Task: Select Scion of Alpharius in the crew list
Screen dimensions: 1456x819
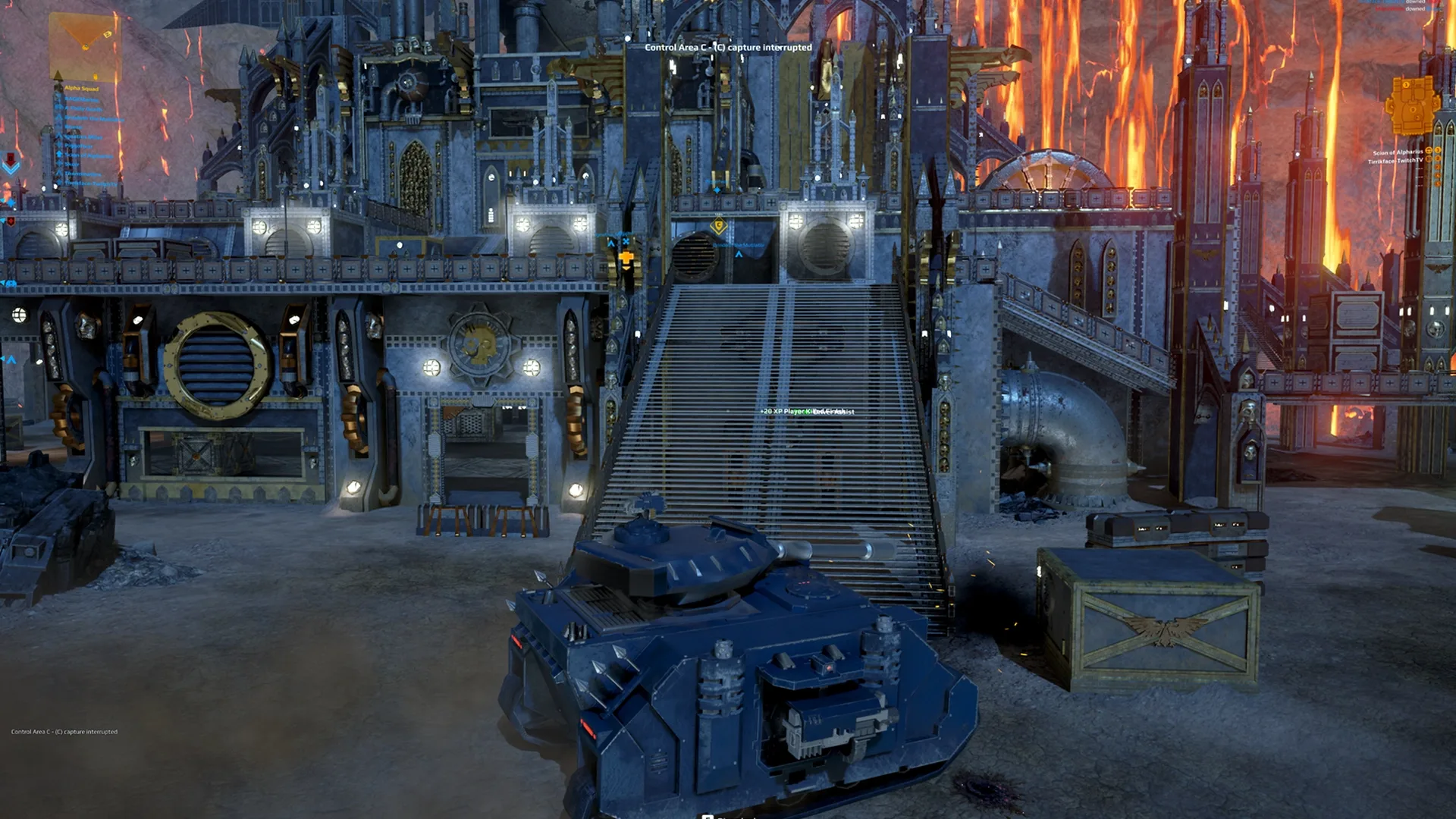Action: click(x=1397, y=152)
